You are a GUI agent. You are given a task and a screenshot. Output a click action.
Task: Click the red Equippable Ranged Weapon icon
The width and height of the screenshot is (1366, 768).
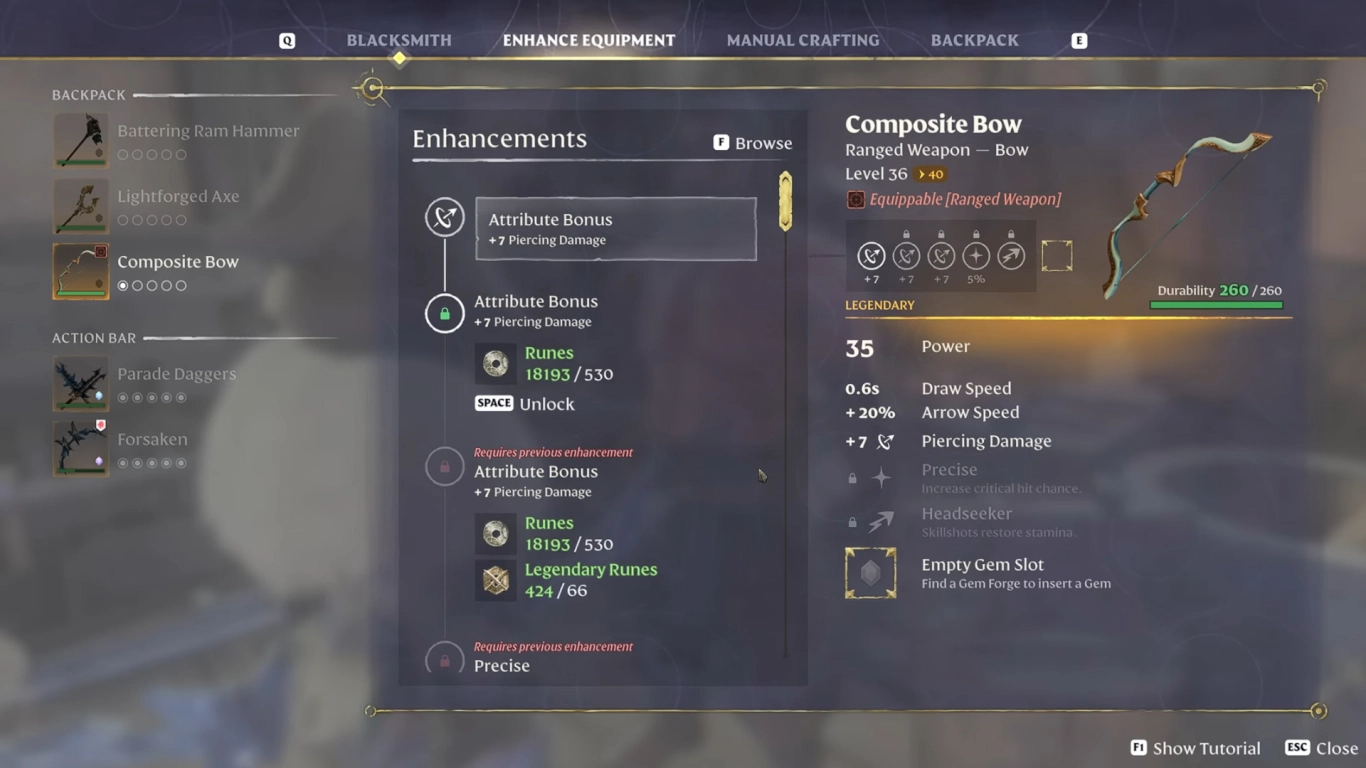(x=855, y=200)
